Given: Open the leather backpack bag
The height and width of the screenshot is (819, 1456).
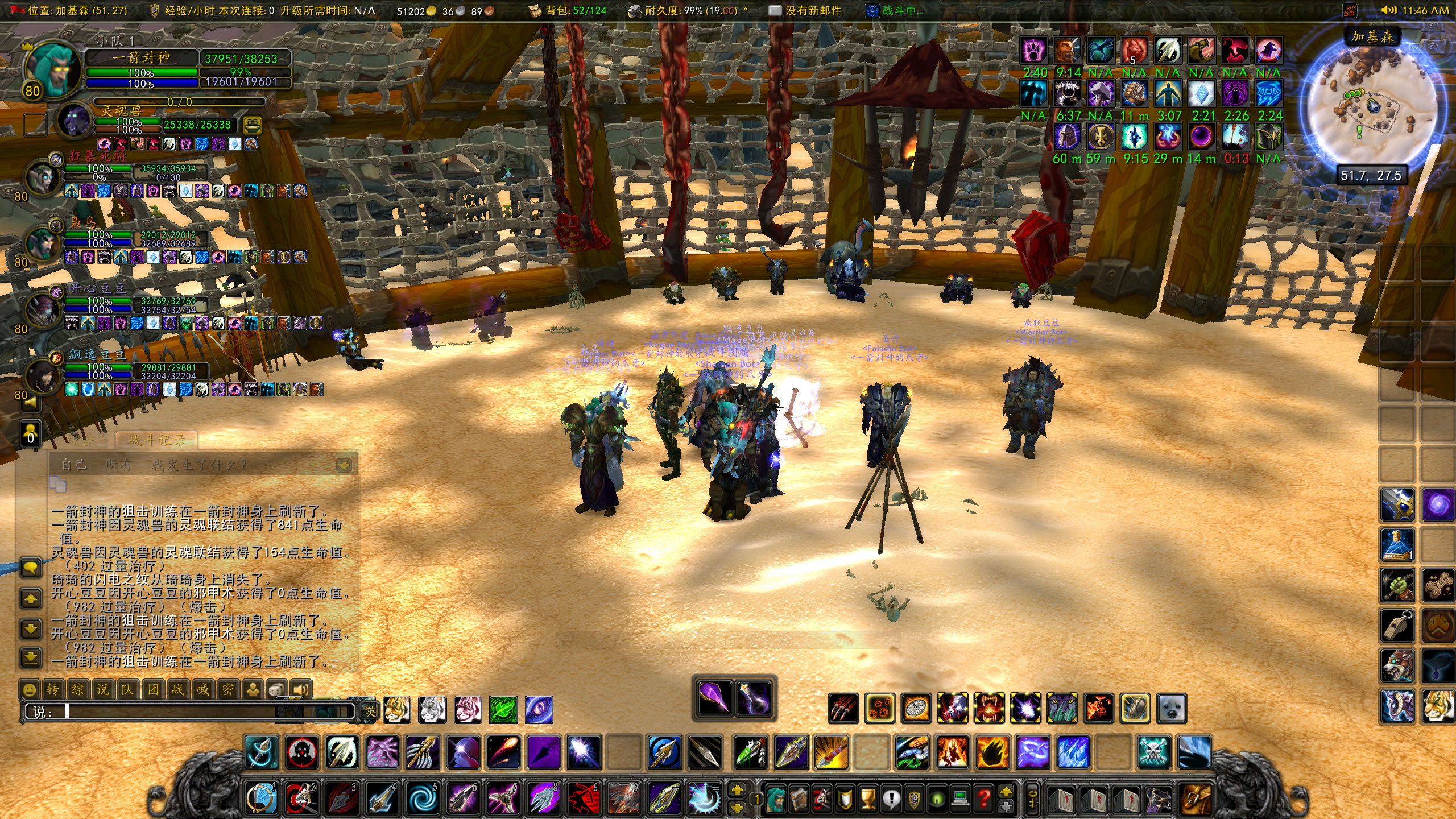Looking at the screenshot, I should (1196, 799).
